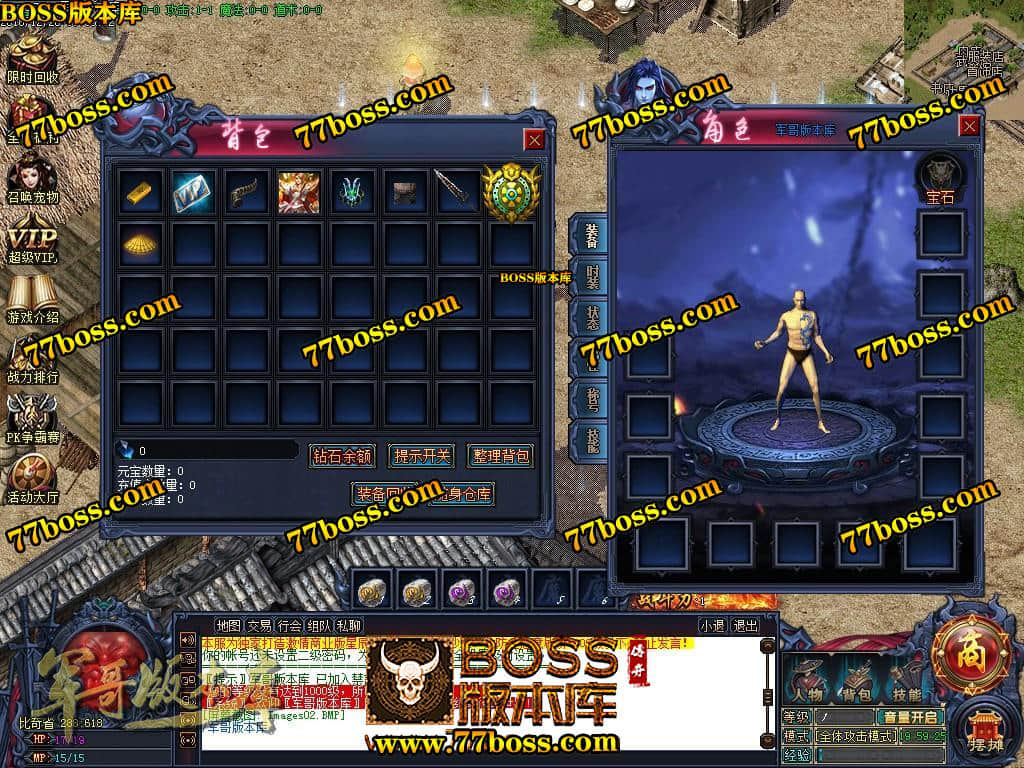Close the 角色 character window
The height and width of the screenshot is (768, 1024).
(969, 126)
